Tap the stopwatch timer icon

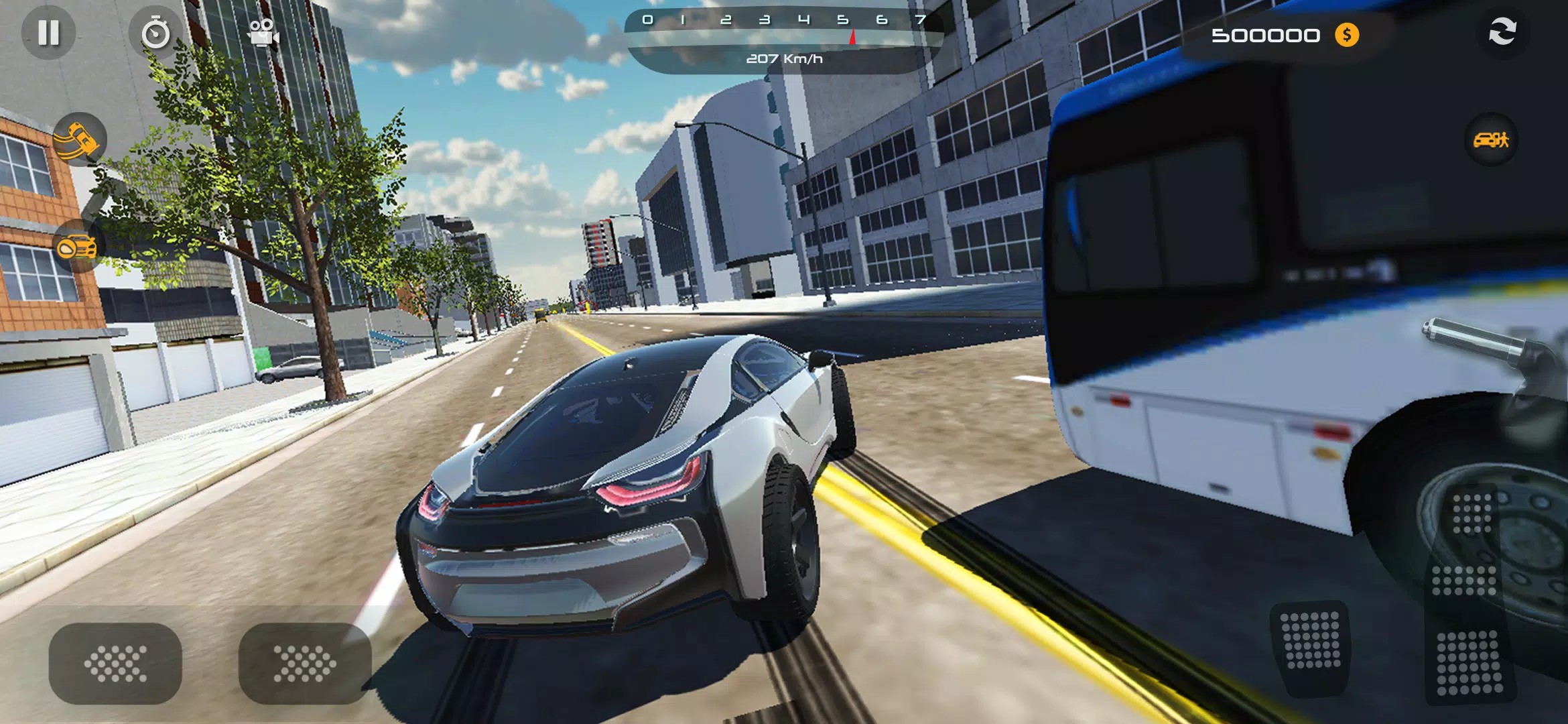pyautogui.click(x=155, y=32)
